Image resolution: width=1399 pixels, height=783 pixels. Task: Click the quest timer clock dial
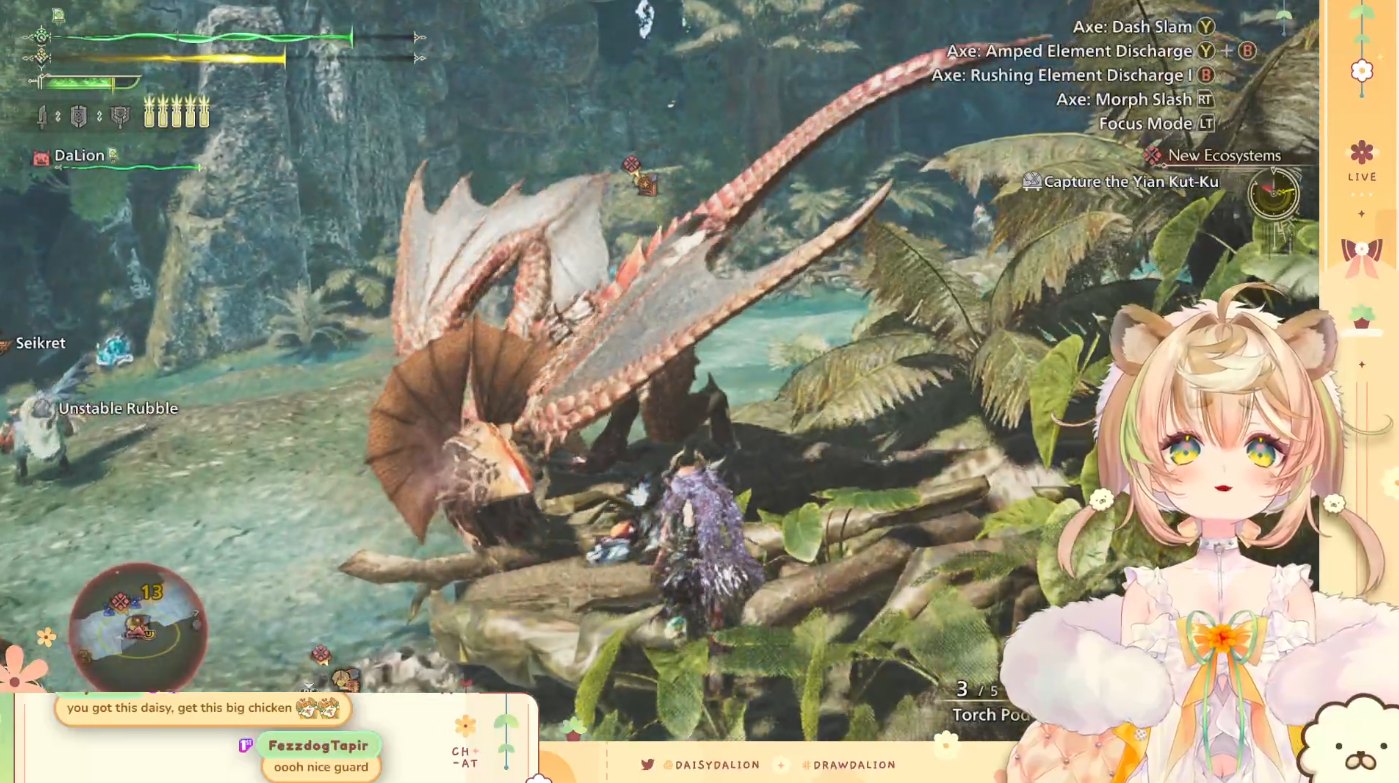click(x=1273, y=192)
